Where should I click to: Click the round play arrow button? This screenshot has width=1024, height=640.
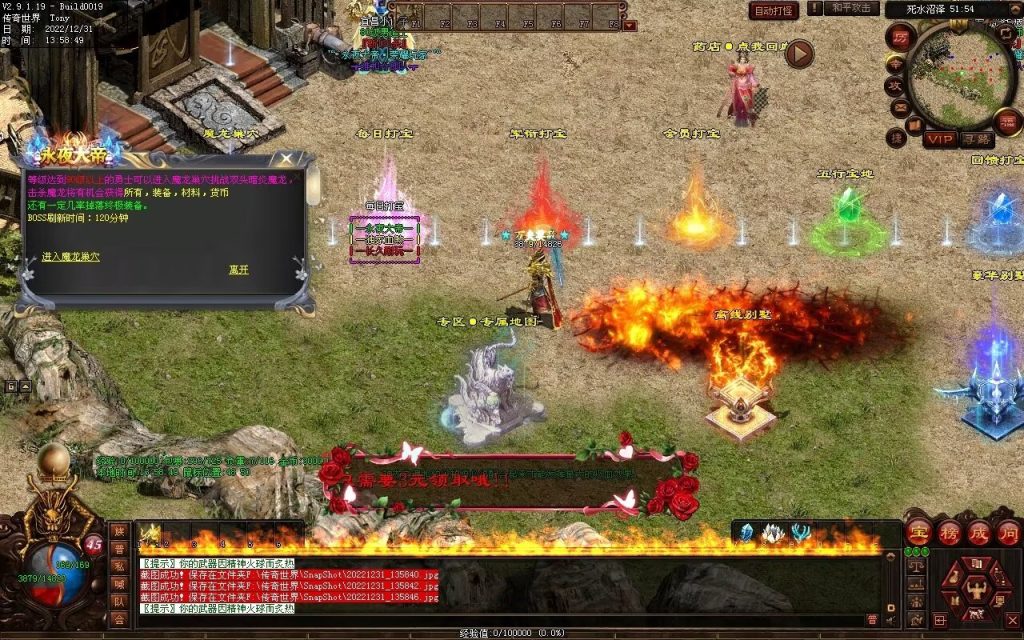coord(798,53)
